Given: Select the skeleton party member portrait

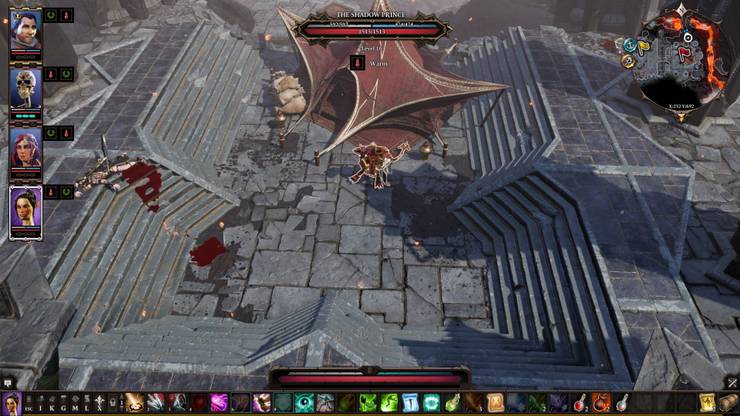Looking at the screenshot, I should [x=25, y=86].
